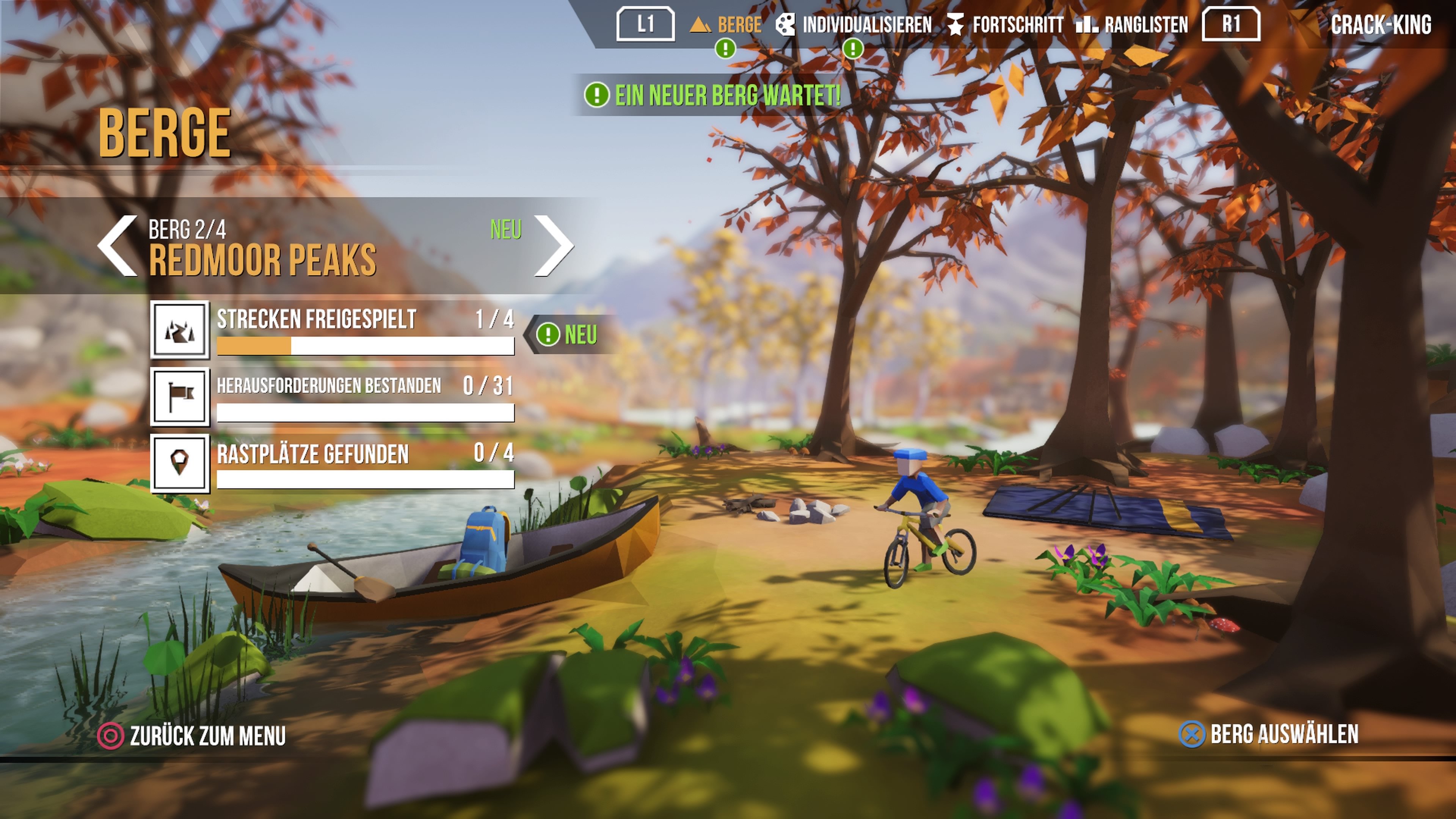Click the Ein neuer Berg wartet notification
The image size is (1456, 819).
[x=713, y=95]
